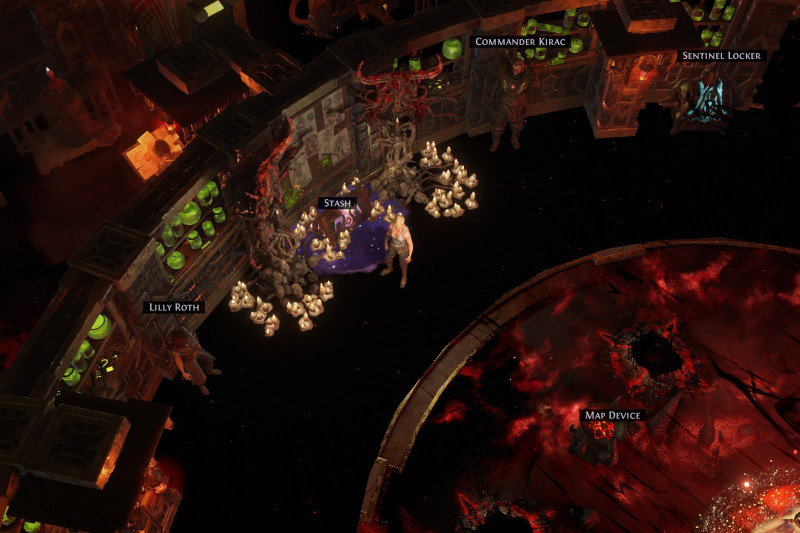Open the Stash label
This screenshot has width=800, height=533.
(337, 203)
